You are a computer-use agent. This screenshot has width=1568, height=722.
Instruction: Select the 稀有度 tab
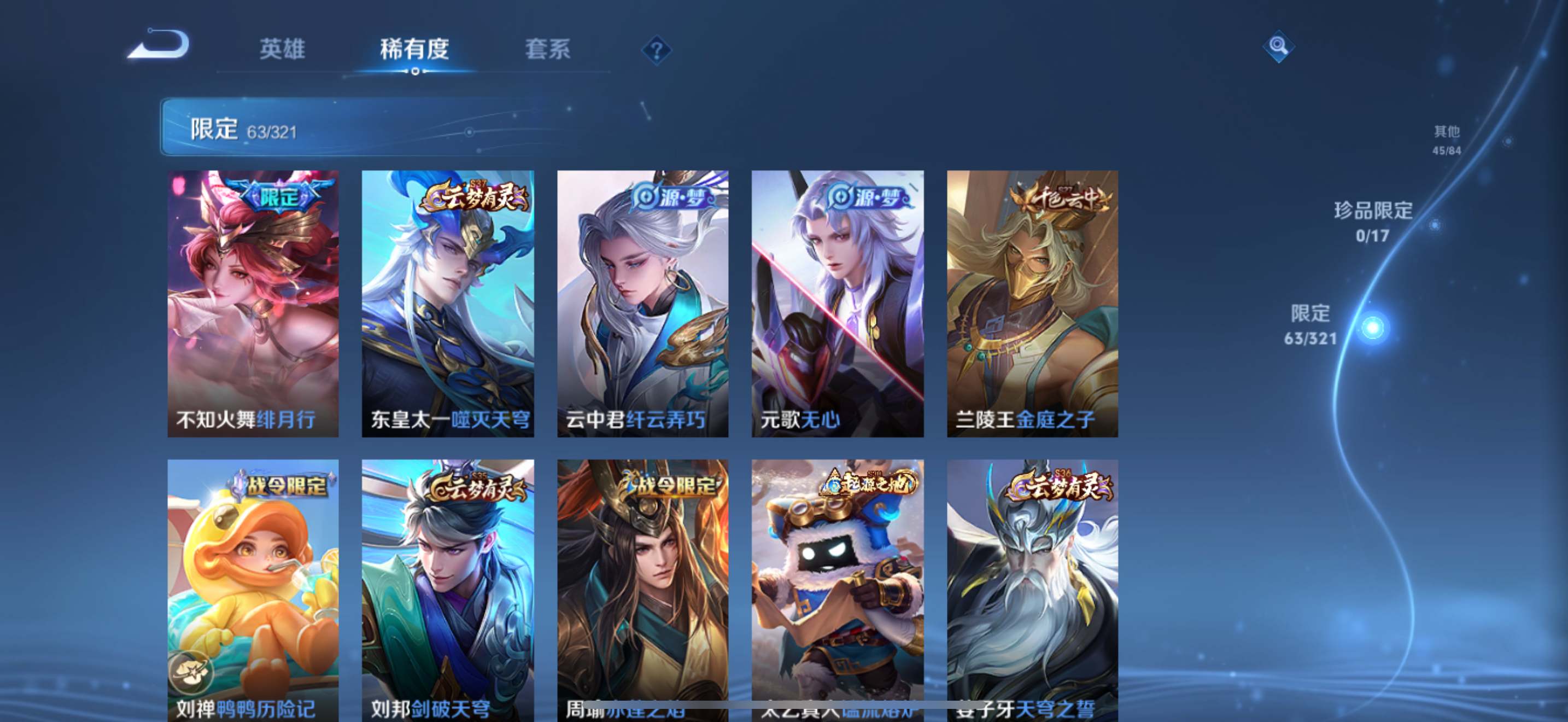tap(414, 49)
